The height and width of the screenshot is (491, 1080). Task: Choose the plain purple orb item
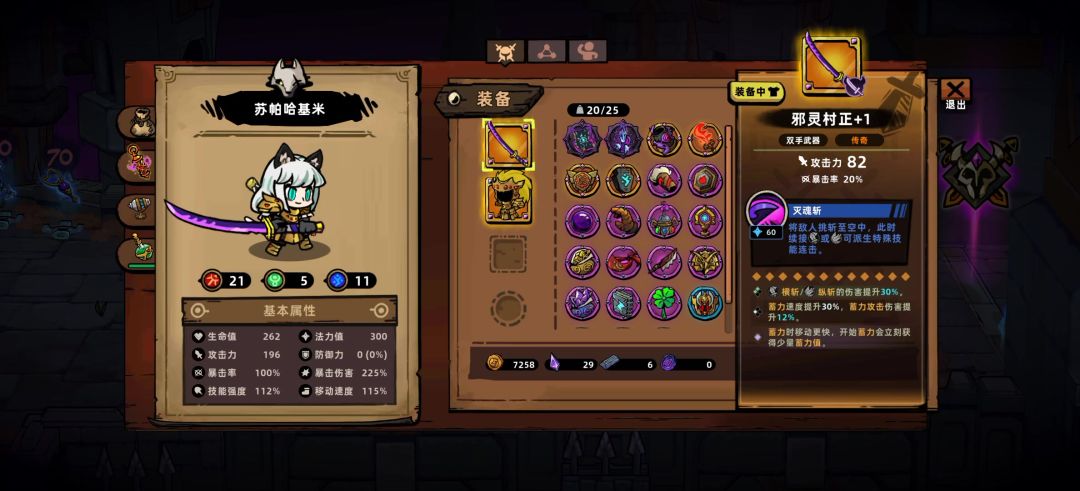tap(582, 221)
